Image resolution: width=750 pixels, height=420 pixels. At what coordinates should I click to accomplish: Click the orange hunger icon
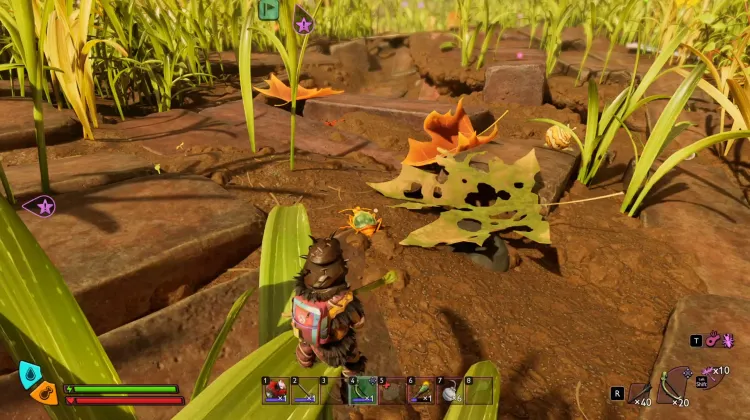(43, 392)
